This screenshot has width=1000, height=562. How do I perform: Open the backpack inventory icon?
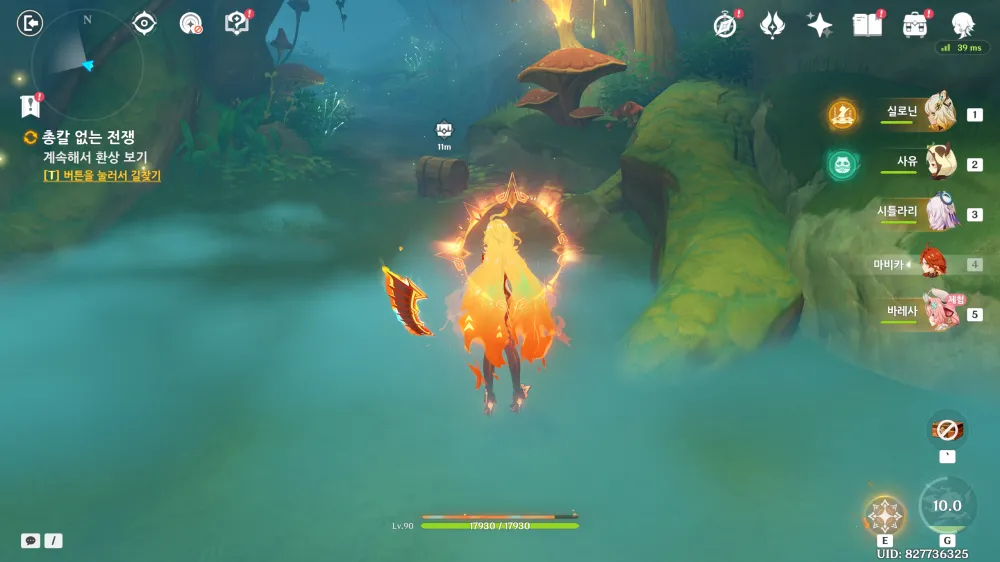tap(914, 25)
